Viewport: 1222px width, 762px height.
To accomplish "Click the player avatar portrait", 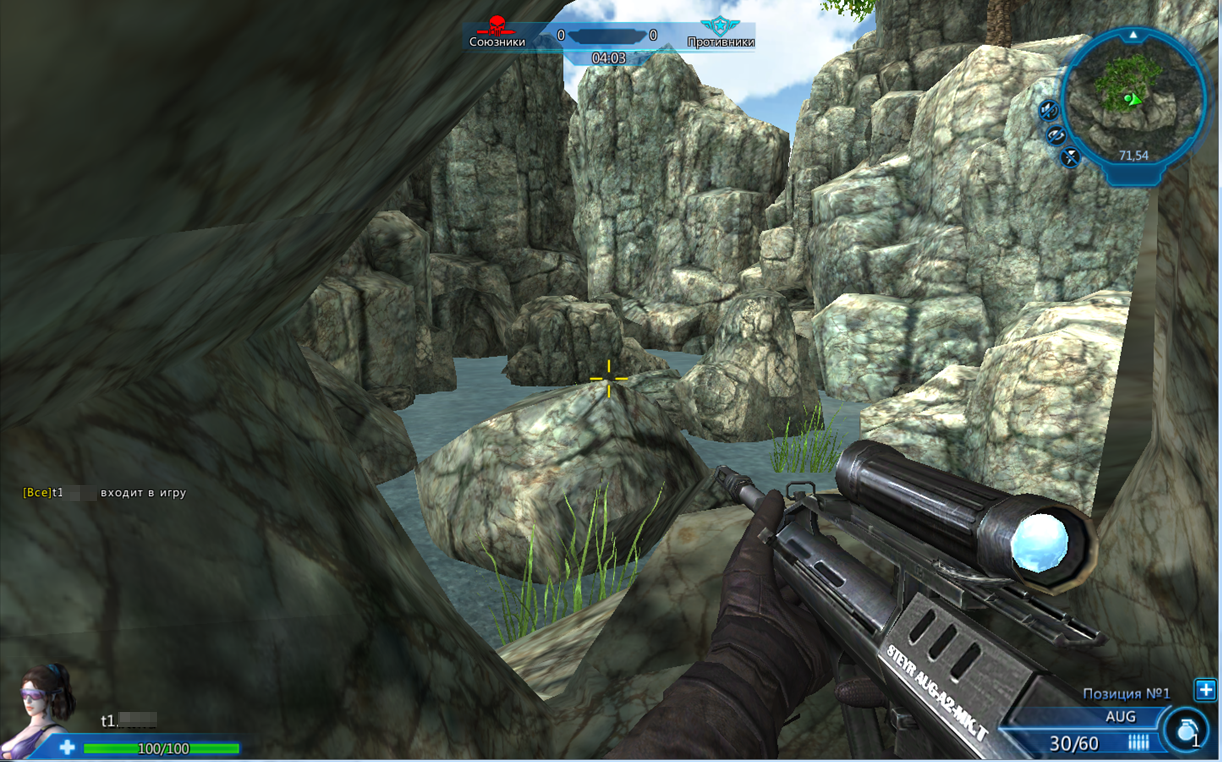I will pos(42,708).
